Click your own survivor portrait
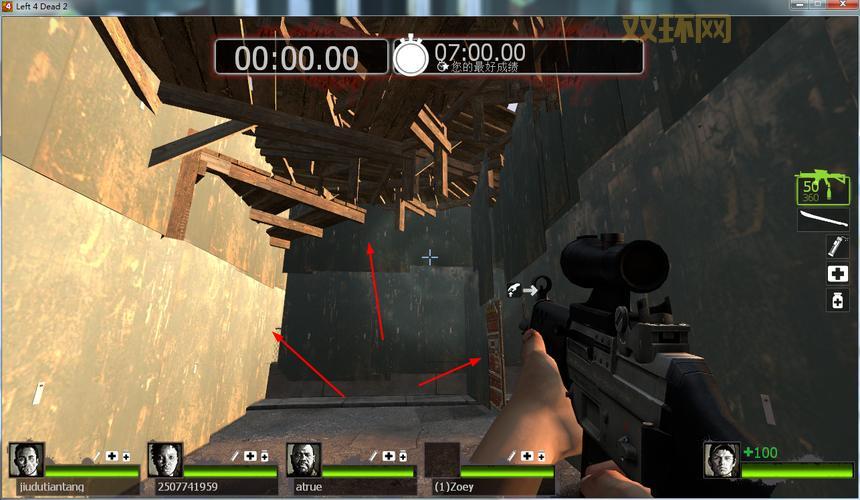Viewport: 860px width, 500px height. (721, 459)
